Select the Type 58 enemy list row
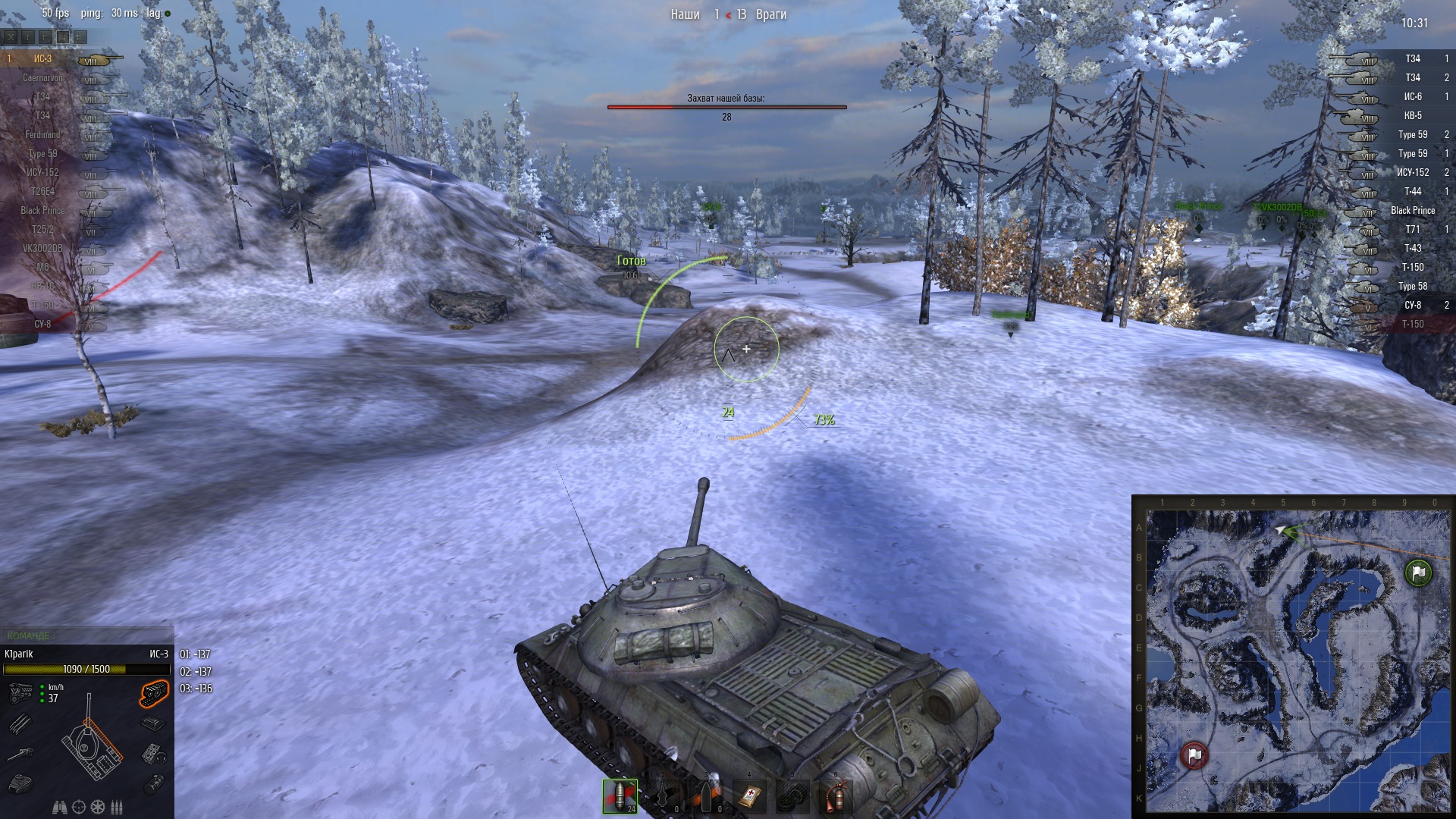1456x819 pixels. pyautogui.click(x=1412, y=286)
